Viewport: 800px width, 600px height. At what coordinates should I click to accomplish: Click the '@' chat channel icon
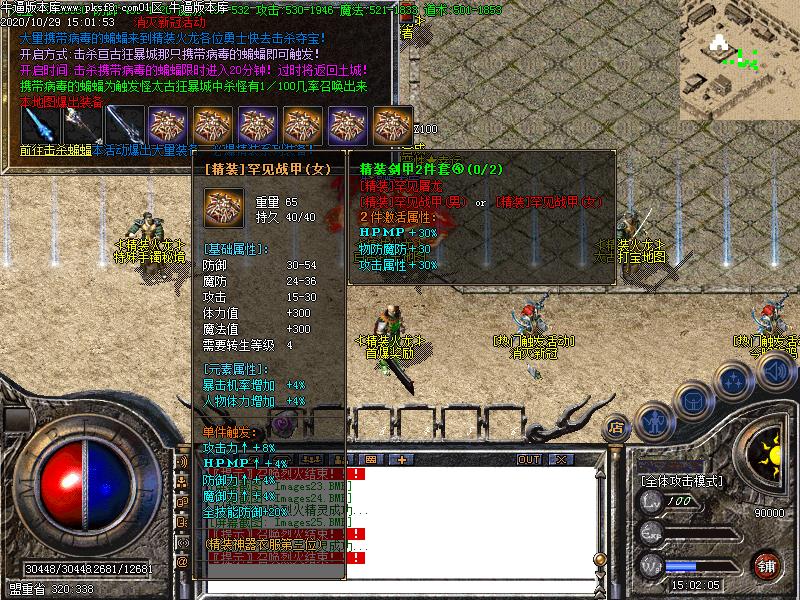[x=182, y=562]
